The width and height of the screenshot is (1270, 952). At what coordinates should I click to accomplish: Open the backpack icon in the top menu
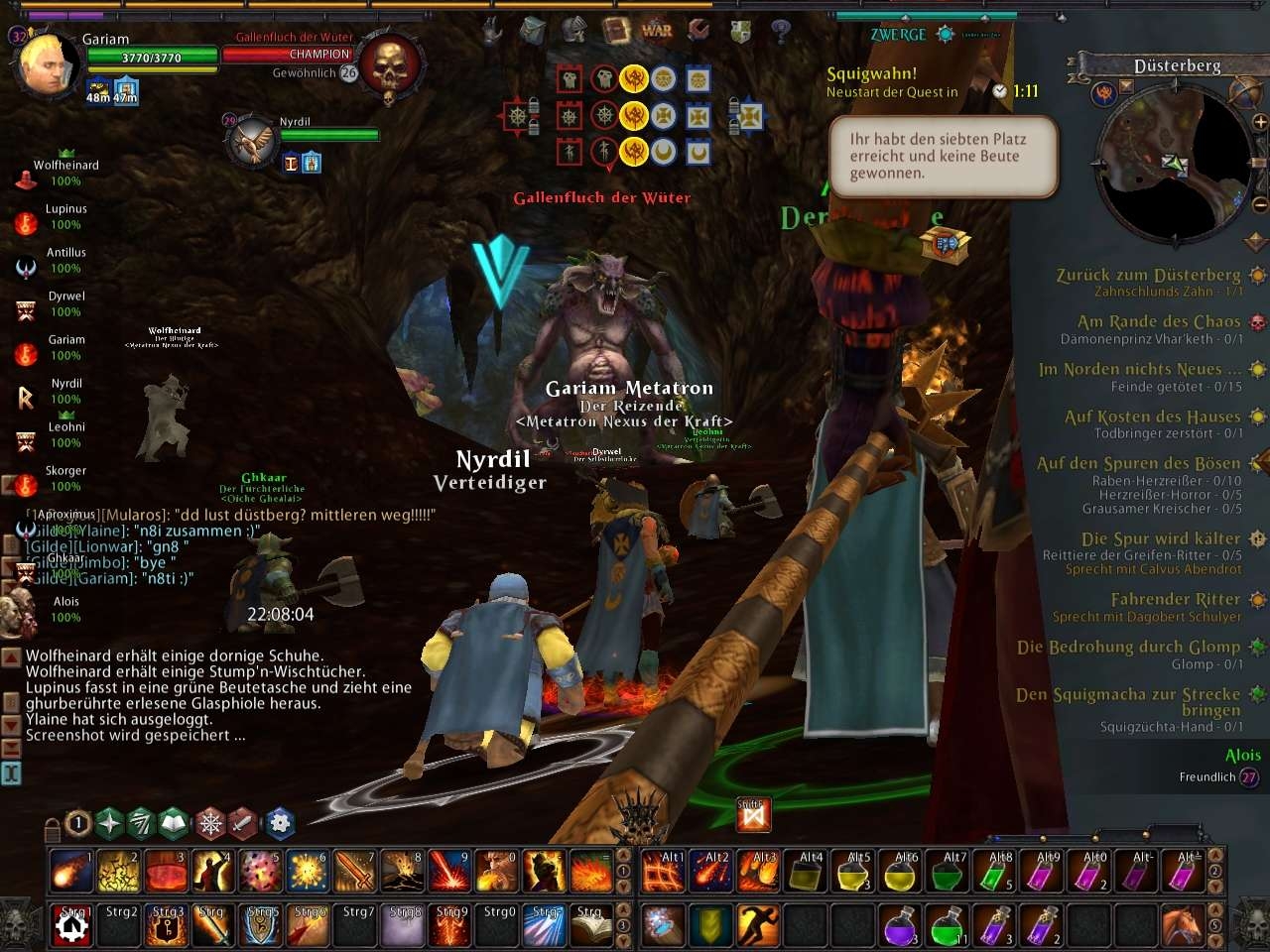[x=534, y=31]
